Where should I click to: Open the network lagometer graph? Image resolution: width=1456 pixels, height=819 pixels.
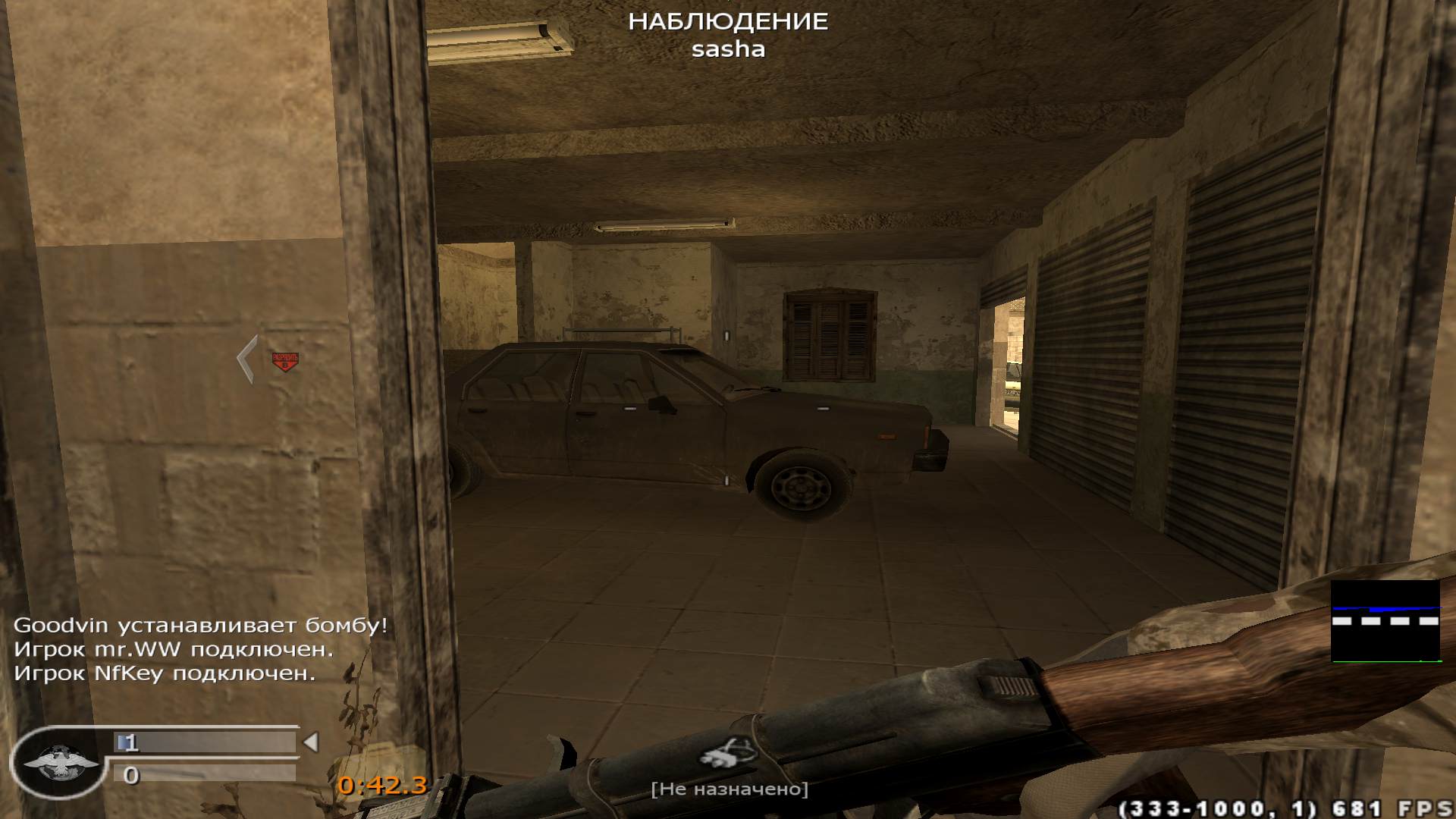(x=1385, y=622)
